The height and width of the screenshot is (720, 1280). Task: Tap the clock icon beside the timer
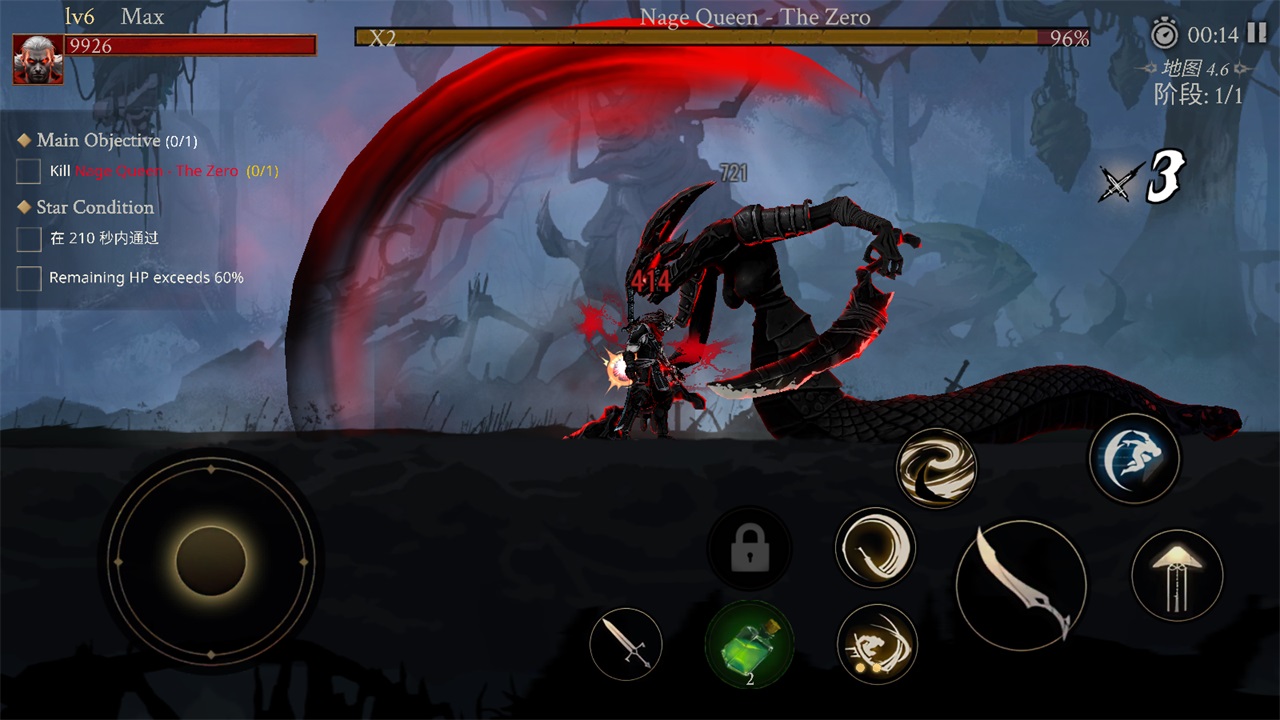point(1163,33)
